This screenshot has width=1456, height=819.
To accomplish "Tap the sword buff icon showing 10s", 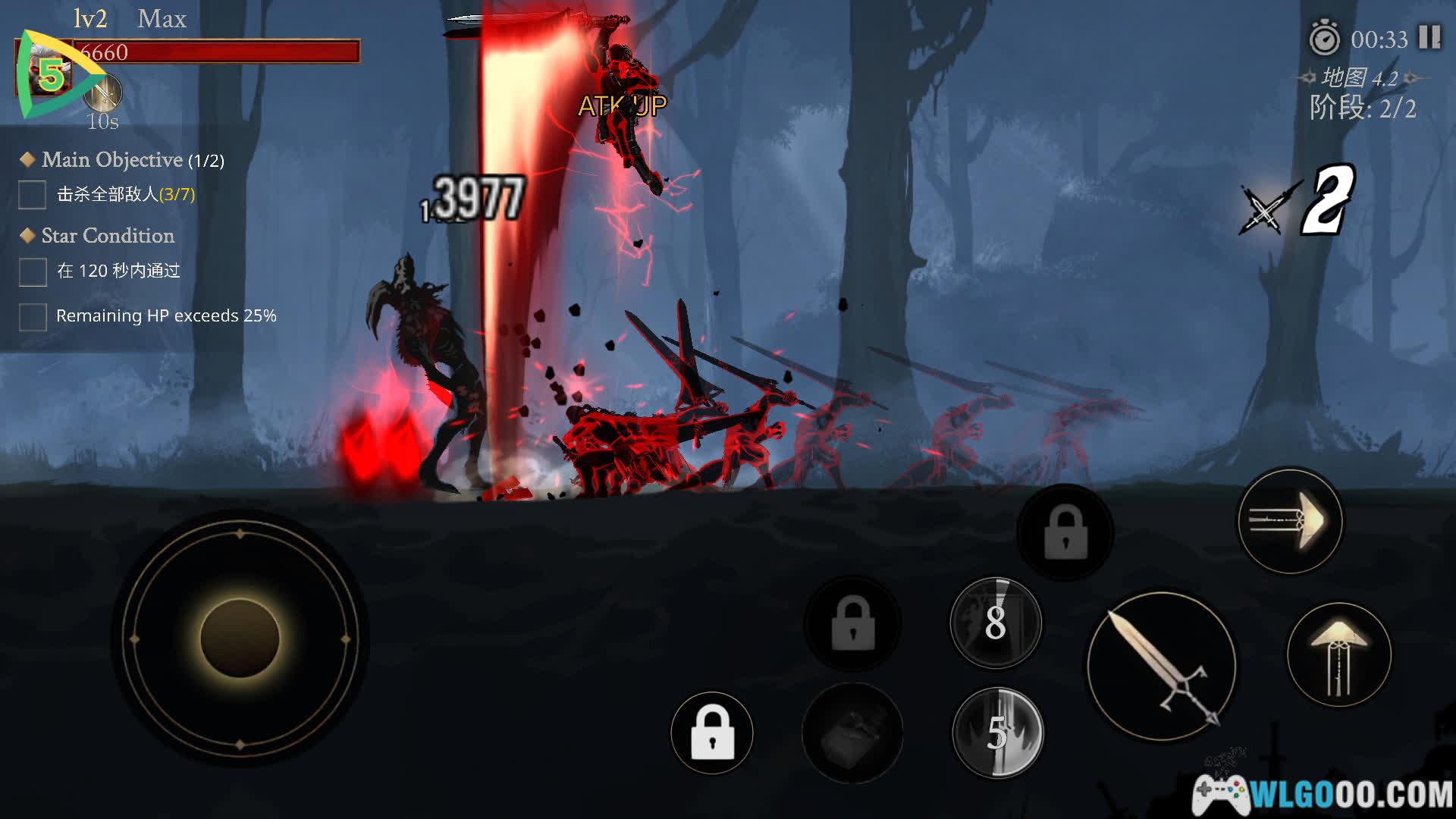I will [103, 93].
